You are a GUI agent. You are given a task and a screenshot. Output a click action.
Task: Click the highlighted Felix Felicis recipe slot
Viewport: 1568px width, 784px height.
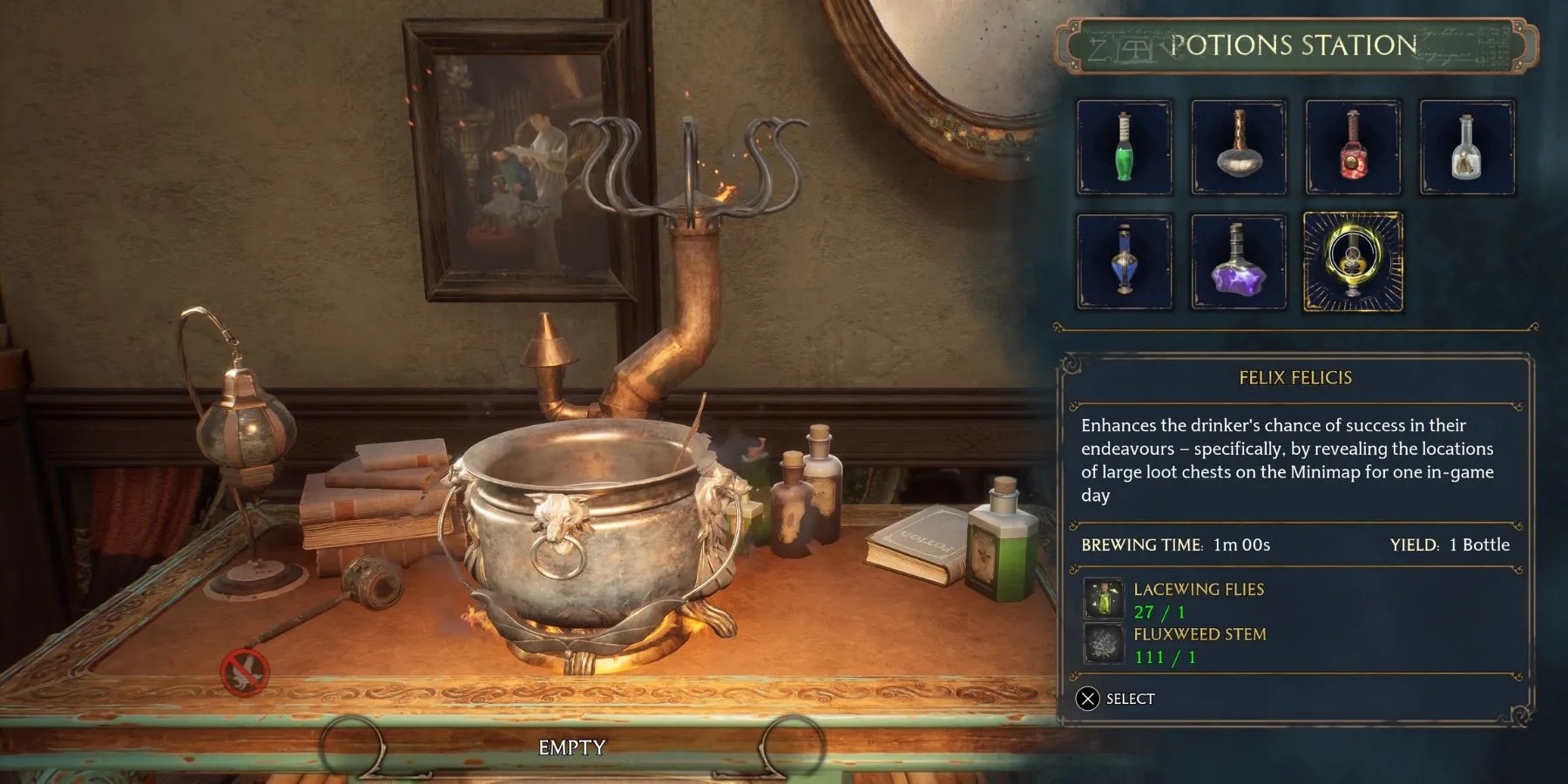click(1353, 261)
